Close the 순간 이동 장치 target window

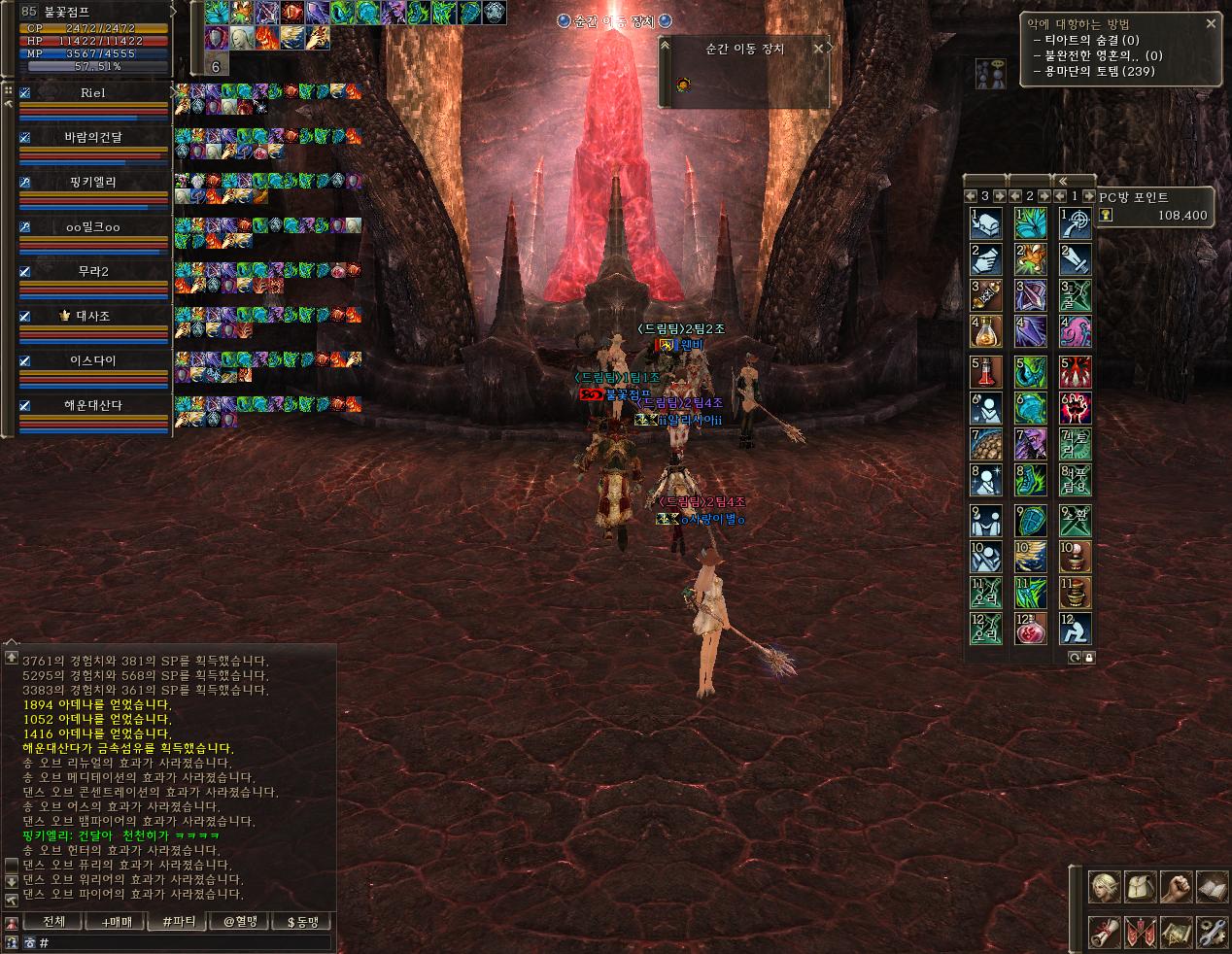819,48
